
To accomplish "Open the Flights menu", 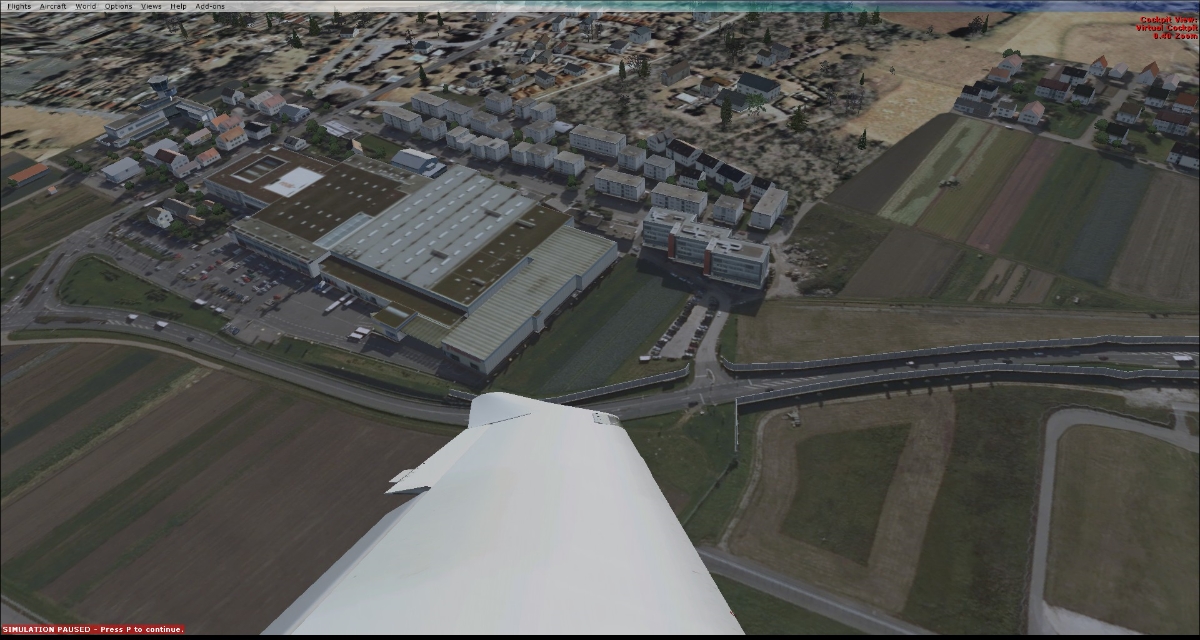I will (x=18, y=6).
